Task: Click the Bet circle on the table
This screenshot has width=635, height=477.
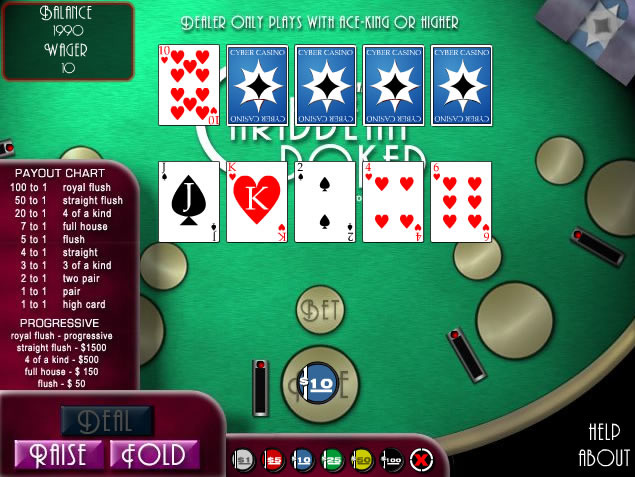Action: [x=319, y=310]
